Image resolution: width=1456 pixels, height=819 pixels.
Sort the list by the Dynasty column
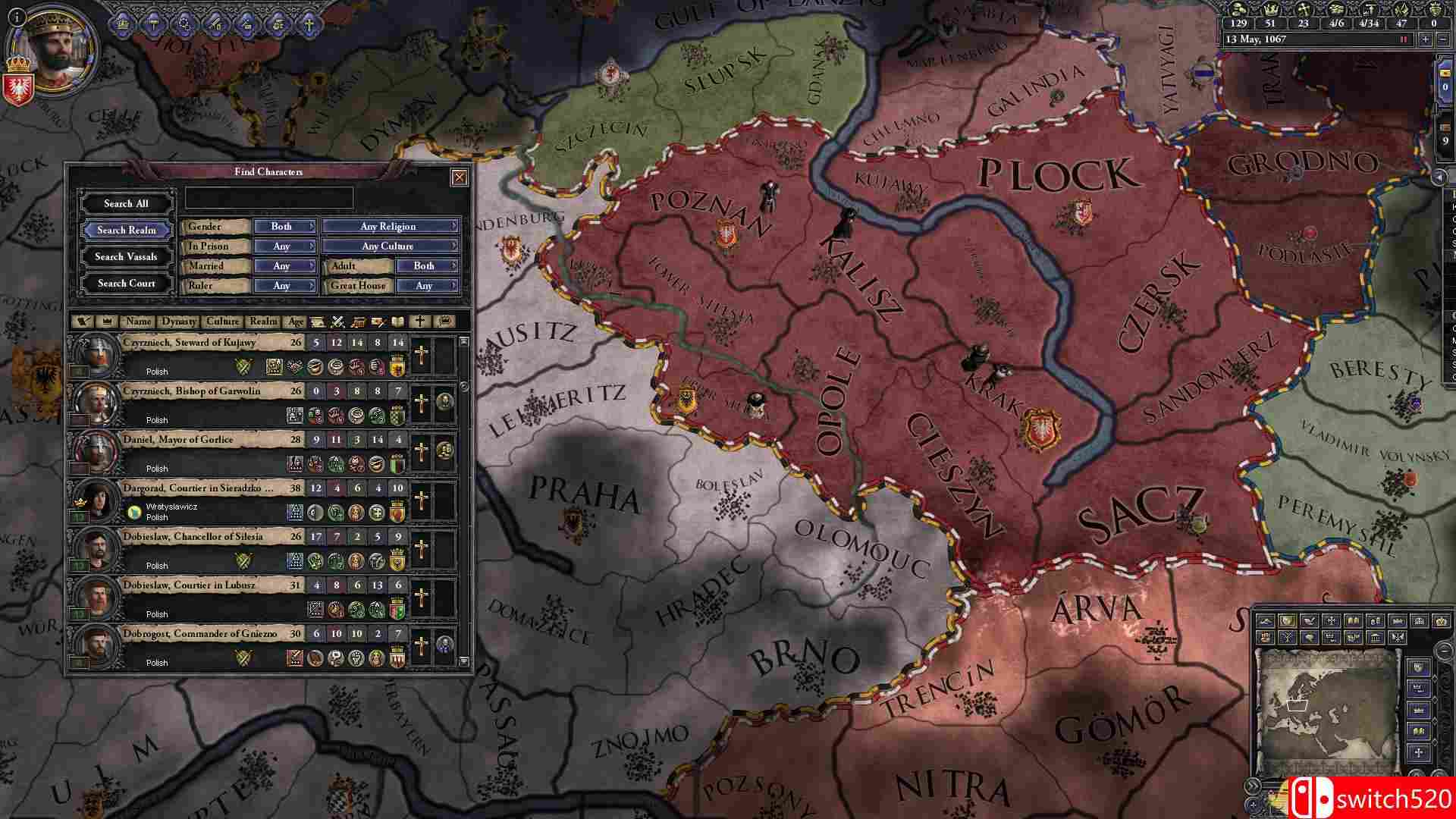pyautogui.click(x=177, y=322)
